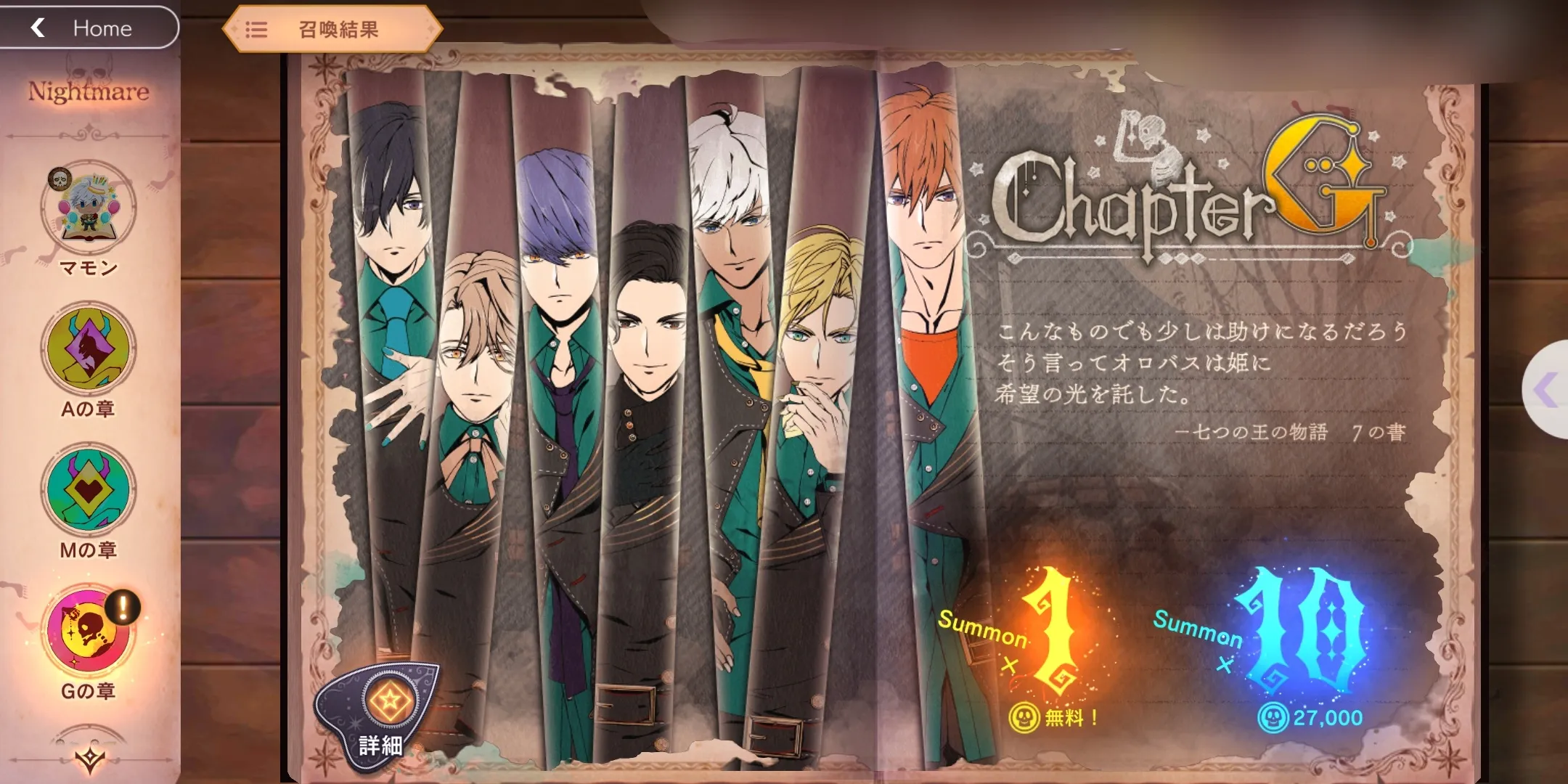Expand the side panel arrow
The height and width of the screenshot is (784, 1568).
coord(1548,390)
